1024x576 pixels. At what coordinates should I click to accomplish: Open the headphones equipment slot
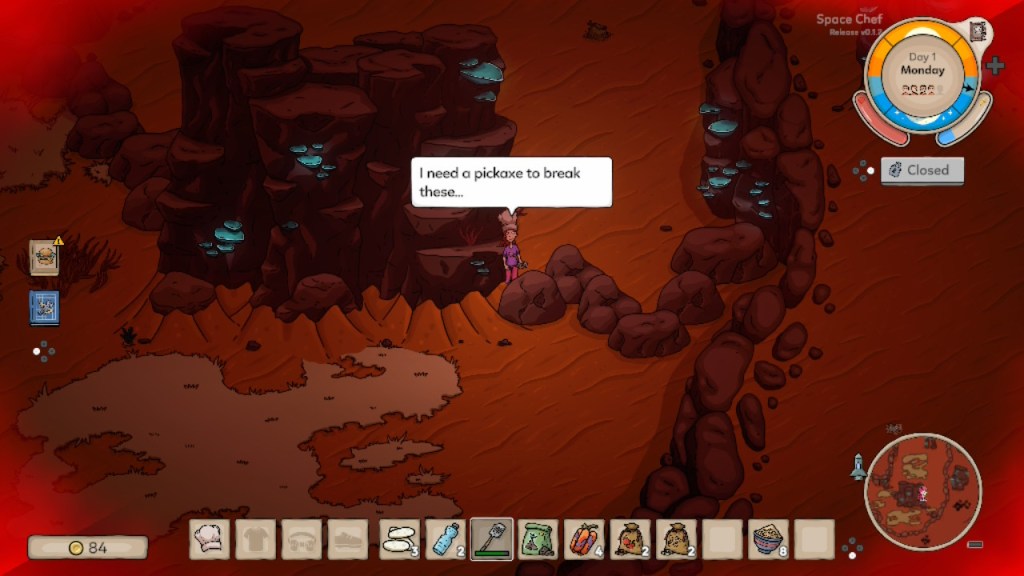point(302,539)
